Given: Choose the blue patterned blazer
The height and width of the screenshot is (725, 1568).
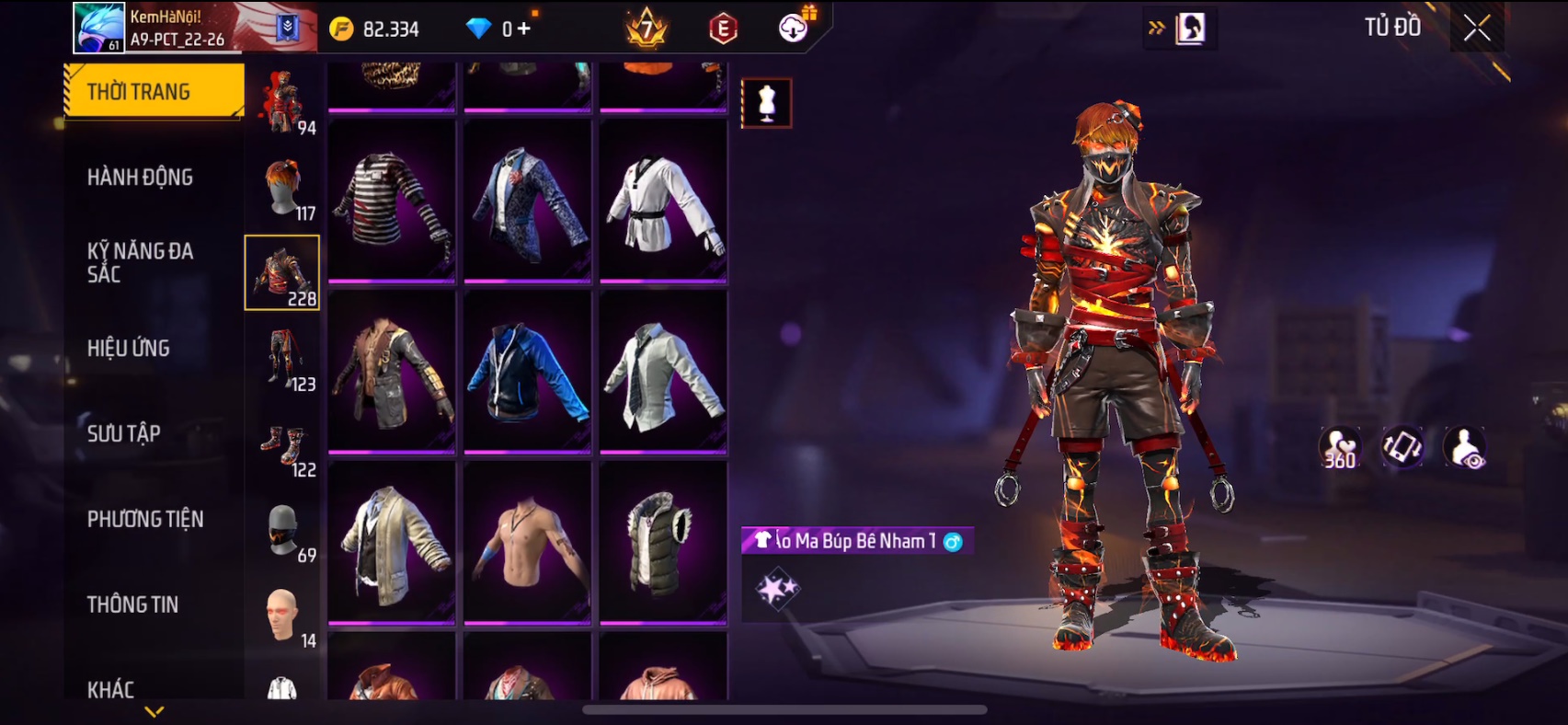Looking at the screenshot, I should coord(527,201).
